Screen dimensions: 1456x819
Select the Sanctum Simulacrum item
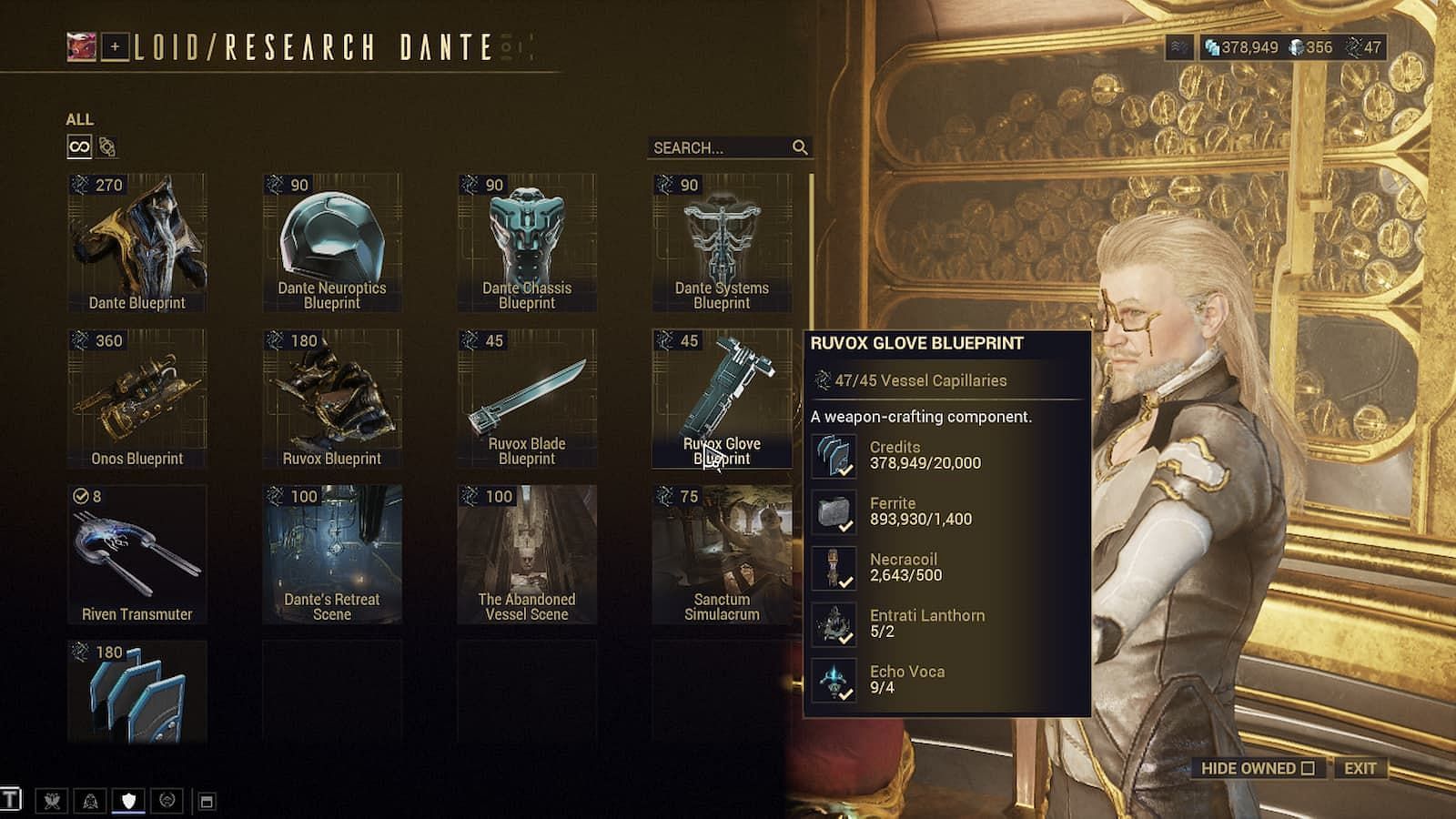[x=722, y=554]
